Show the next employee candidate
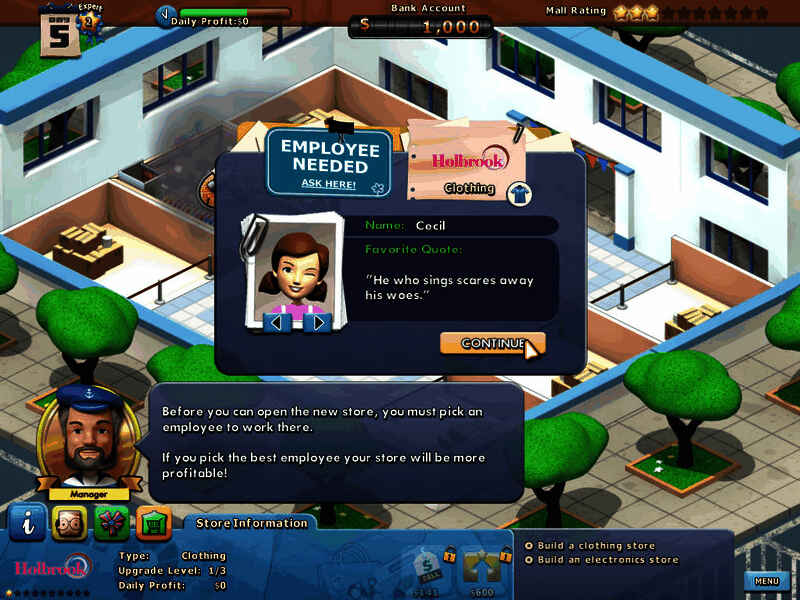The height and width of the screenshot is (600, 800). (x=318, y=322)
